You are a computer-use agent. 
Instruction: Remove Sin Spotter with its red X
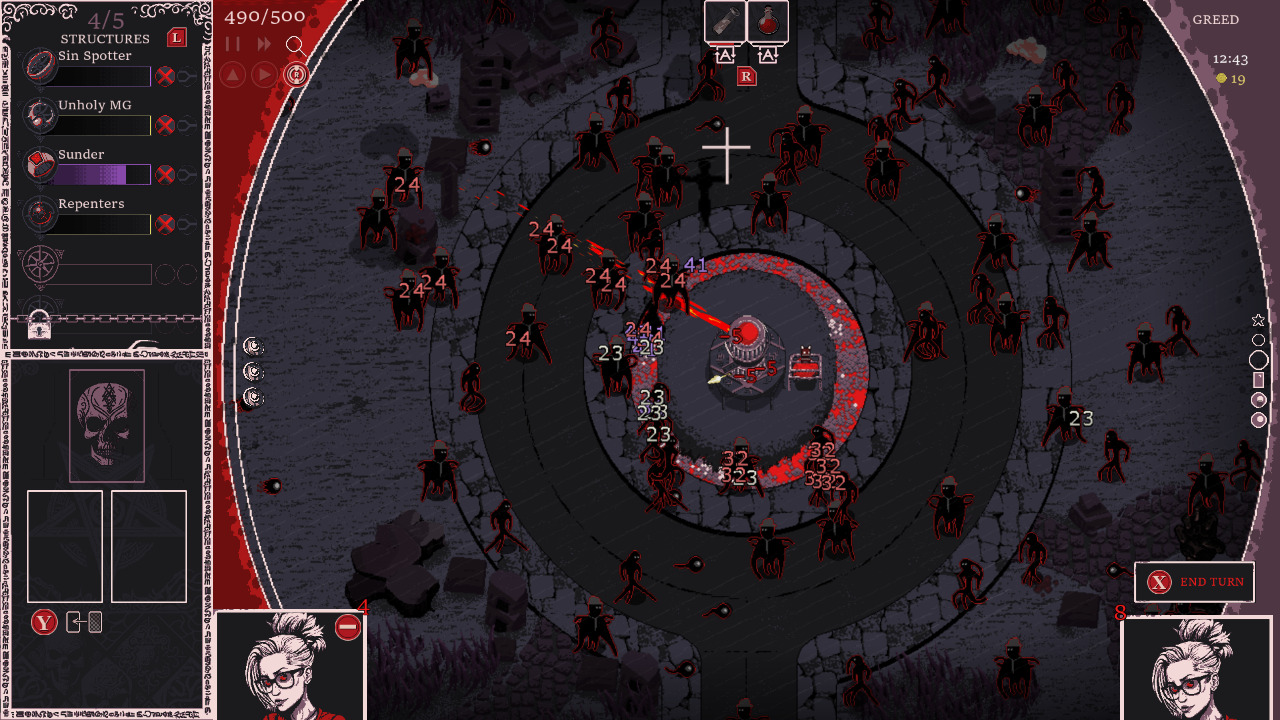(x=166, y=76)
